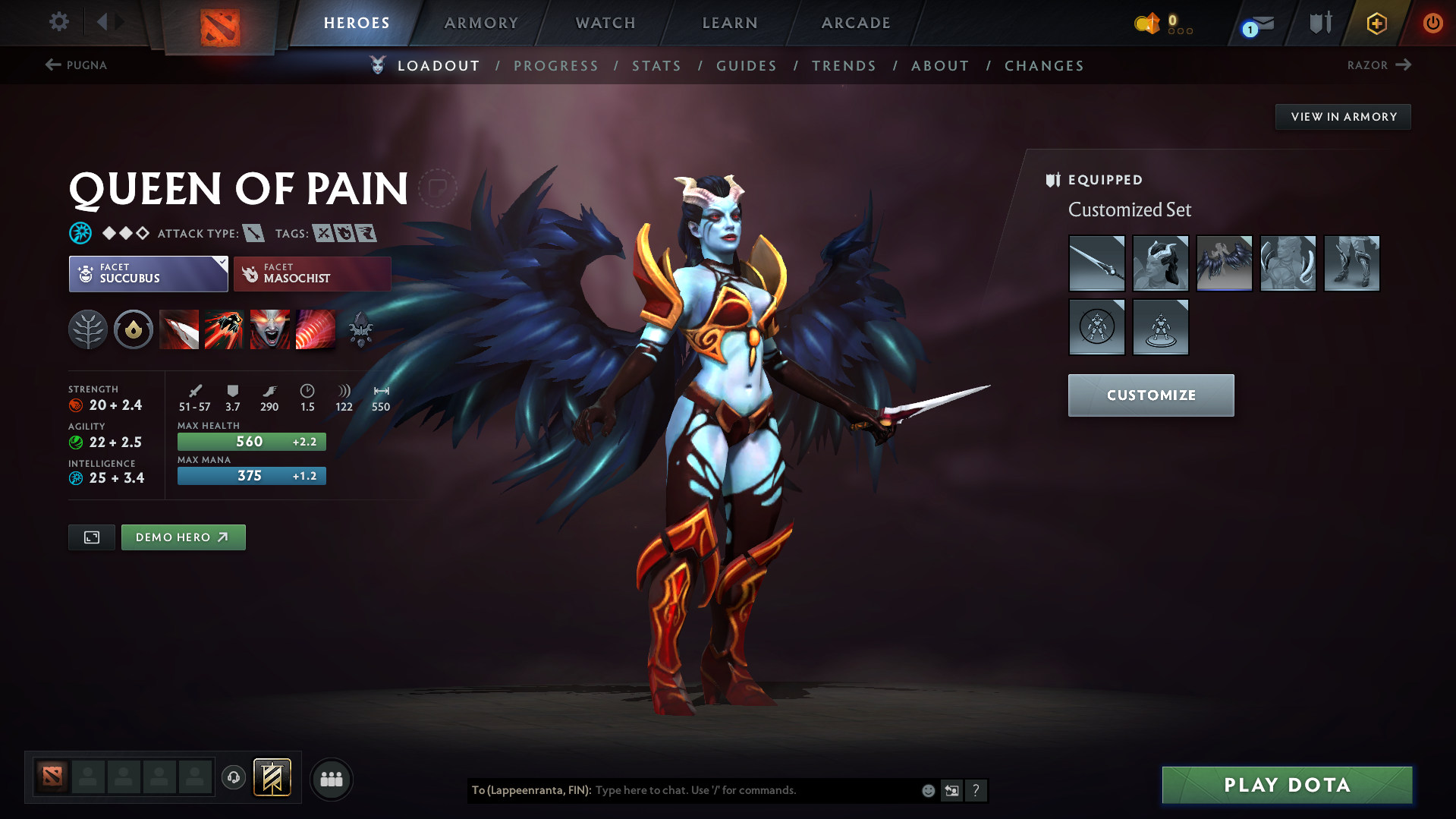
Task: Select the Sonic Wave ultimate icon
Action: click(316, 329)
